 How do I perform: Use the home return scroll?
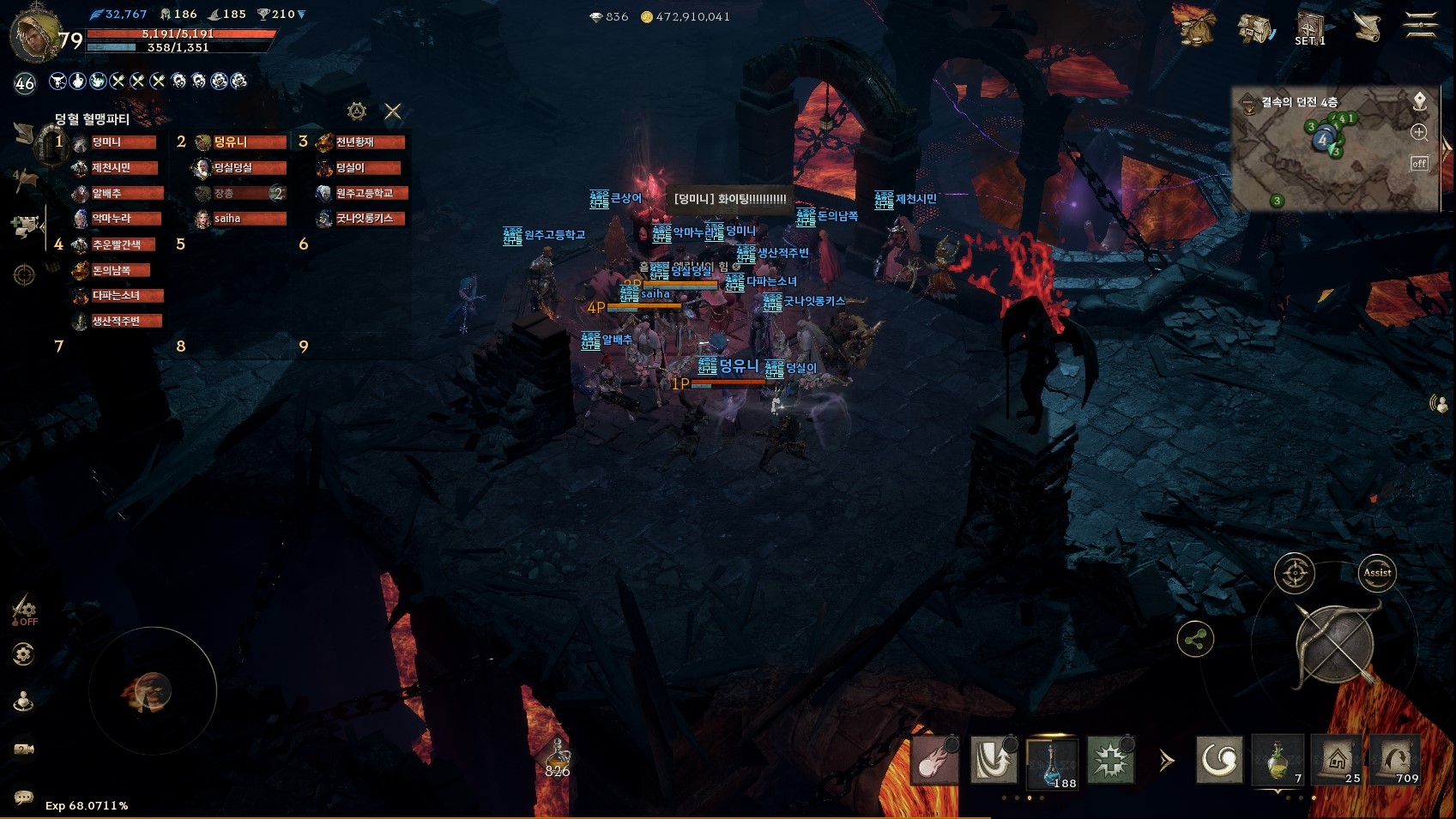[1336, 760]
